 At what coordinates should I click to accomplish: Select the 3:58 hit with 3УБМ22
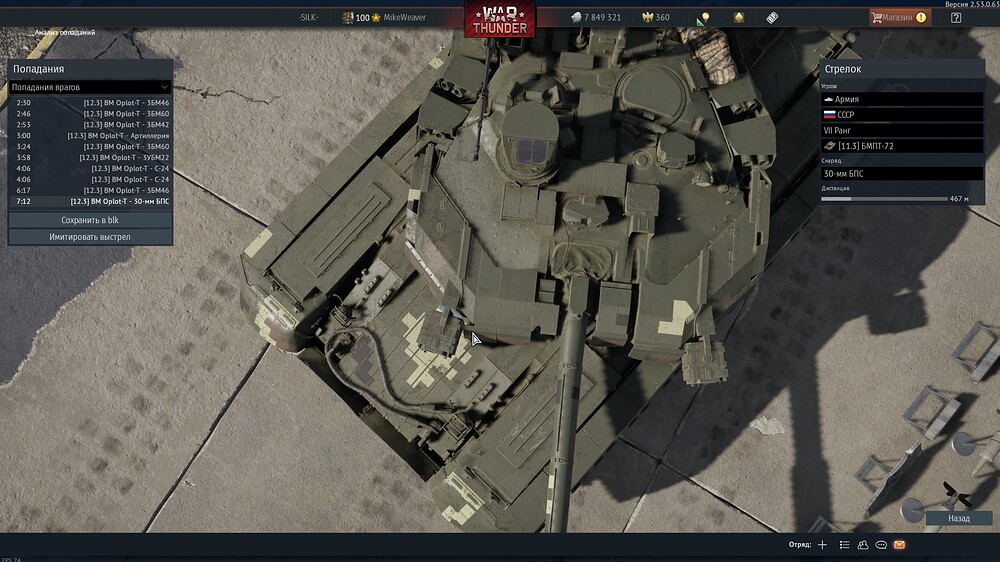pyautogui.click(x=90, y=157)
